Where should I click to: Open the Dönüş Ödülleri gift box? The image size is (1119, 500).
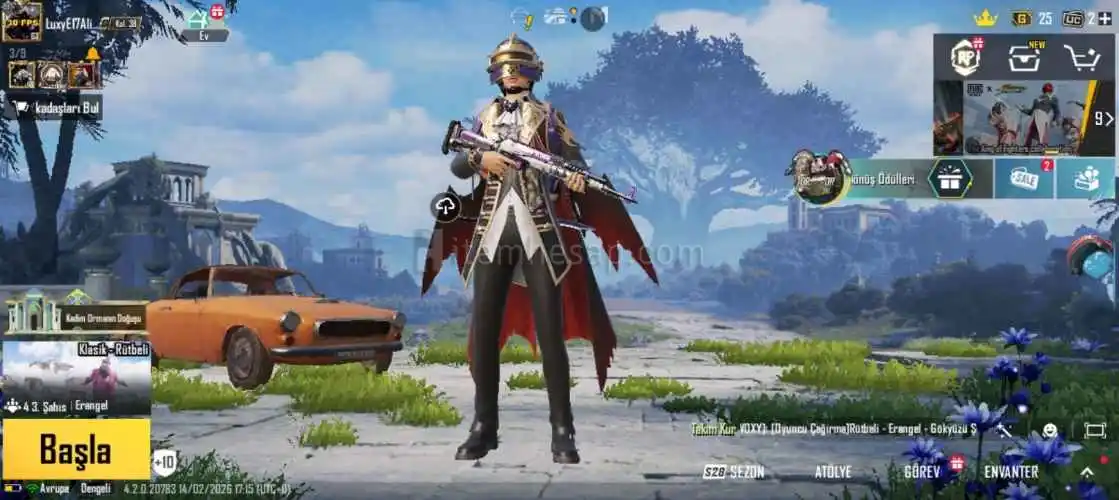[x=949, y=179]
